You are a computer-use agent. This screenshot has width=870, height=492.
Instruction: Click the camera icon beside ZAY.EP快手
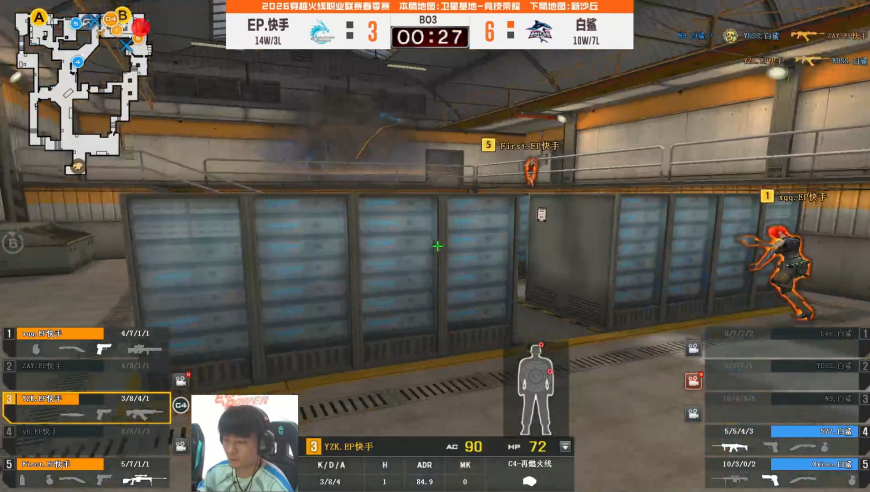point(180,380)
